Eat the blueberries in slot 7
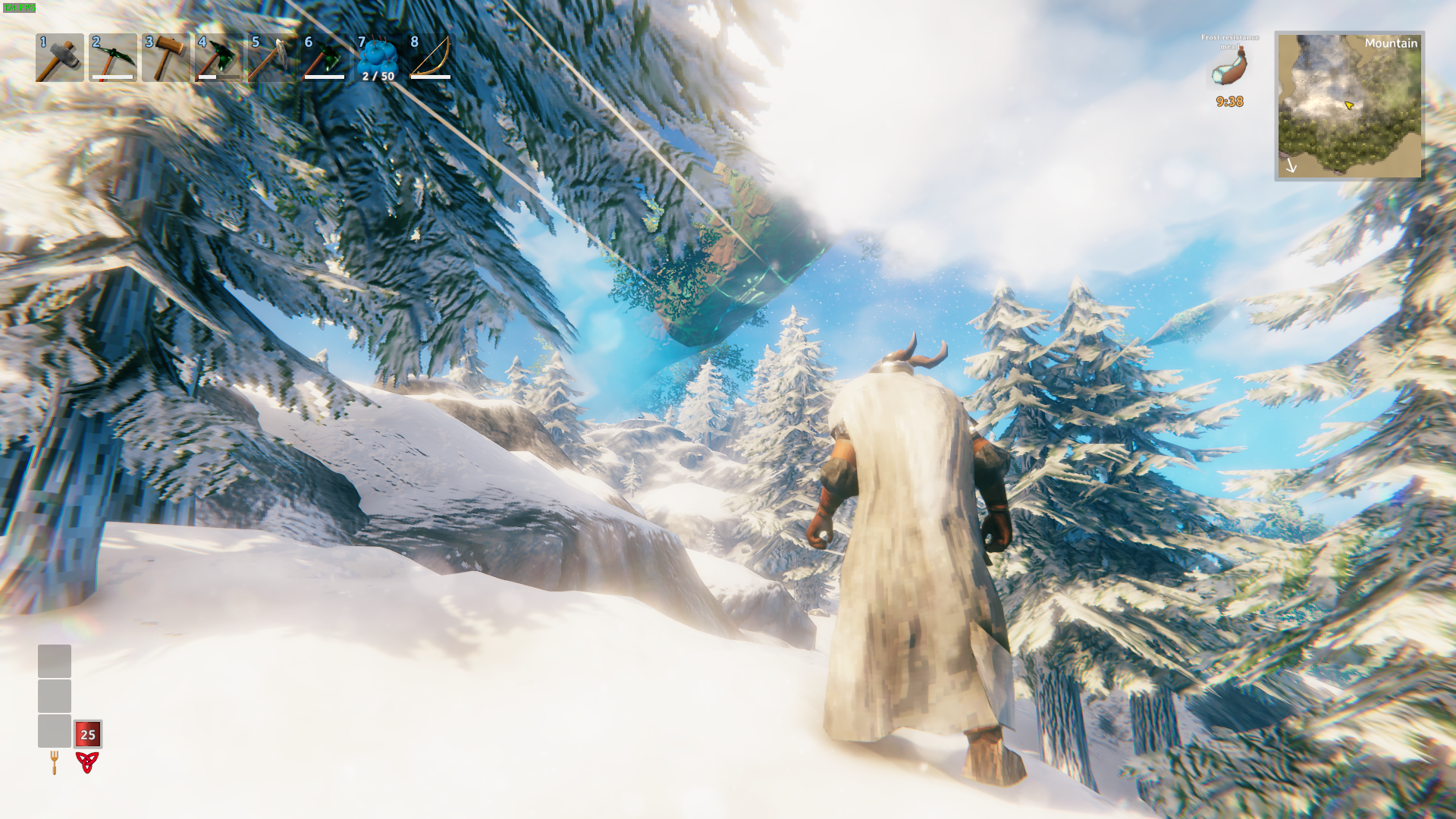Image resolution: width=1456 pixels, height=819 pixels. coord(378,58)
